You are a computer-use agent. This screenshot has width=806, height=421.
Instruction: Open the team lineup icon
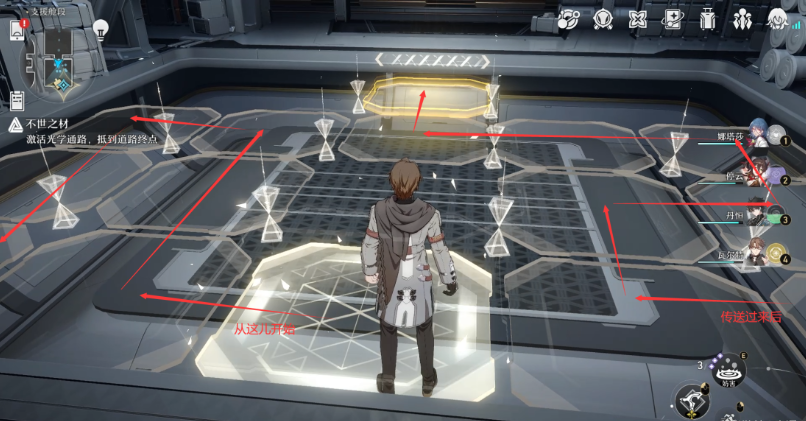coord(743,18)
